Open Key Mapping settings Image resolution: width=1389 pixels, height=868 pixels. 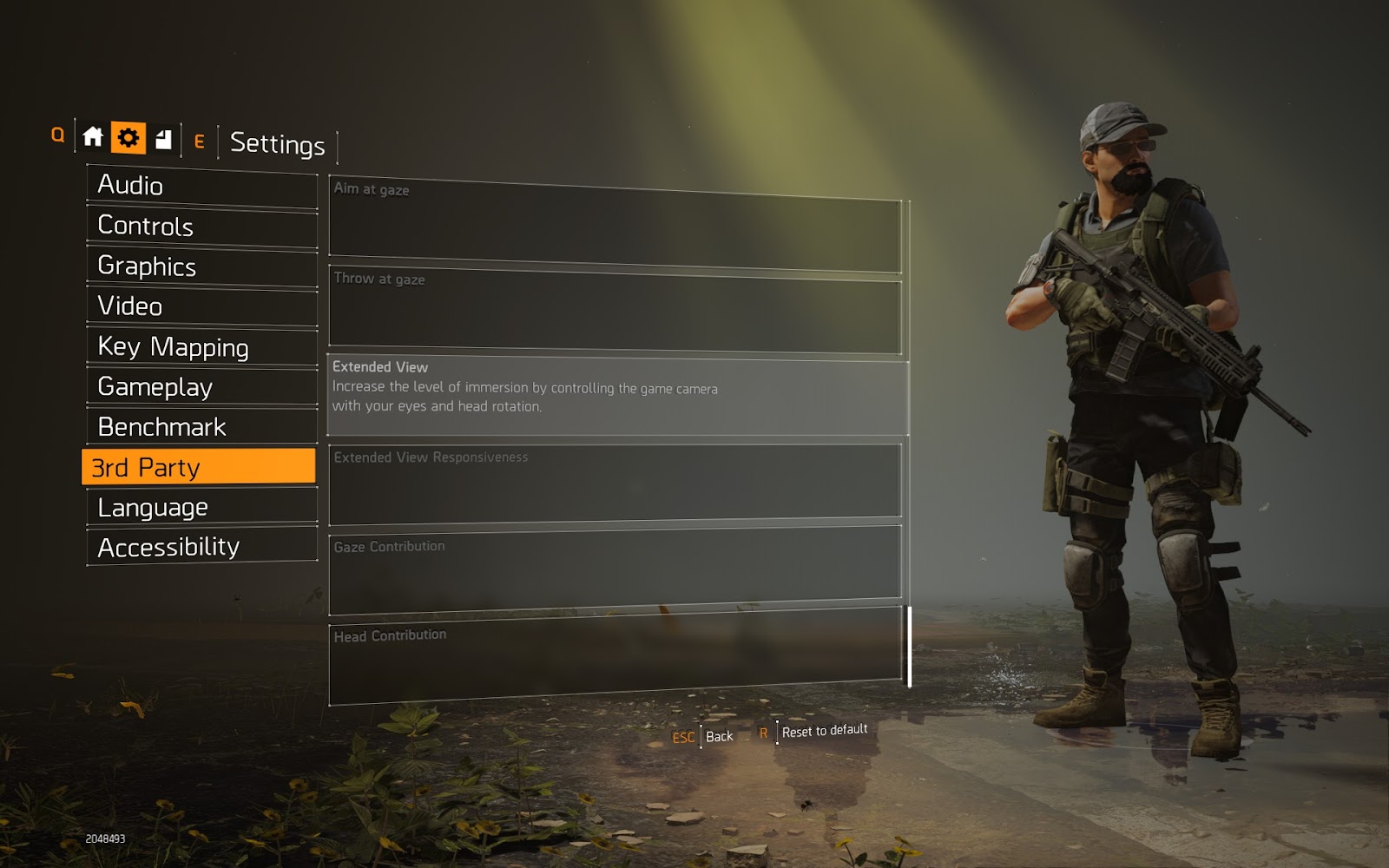coord(201,347)
